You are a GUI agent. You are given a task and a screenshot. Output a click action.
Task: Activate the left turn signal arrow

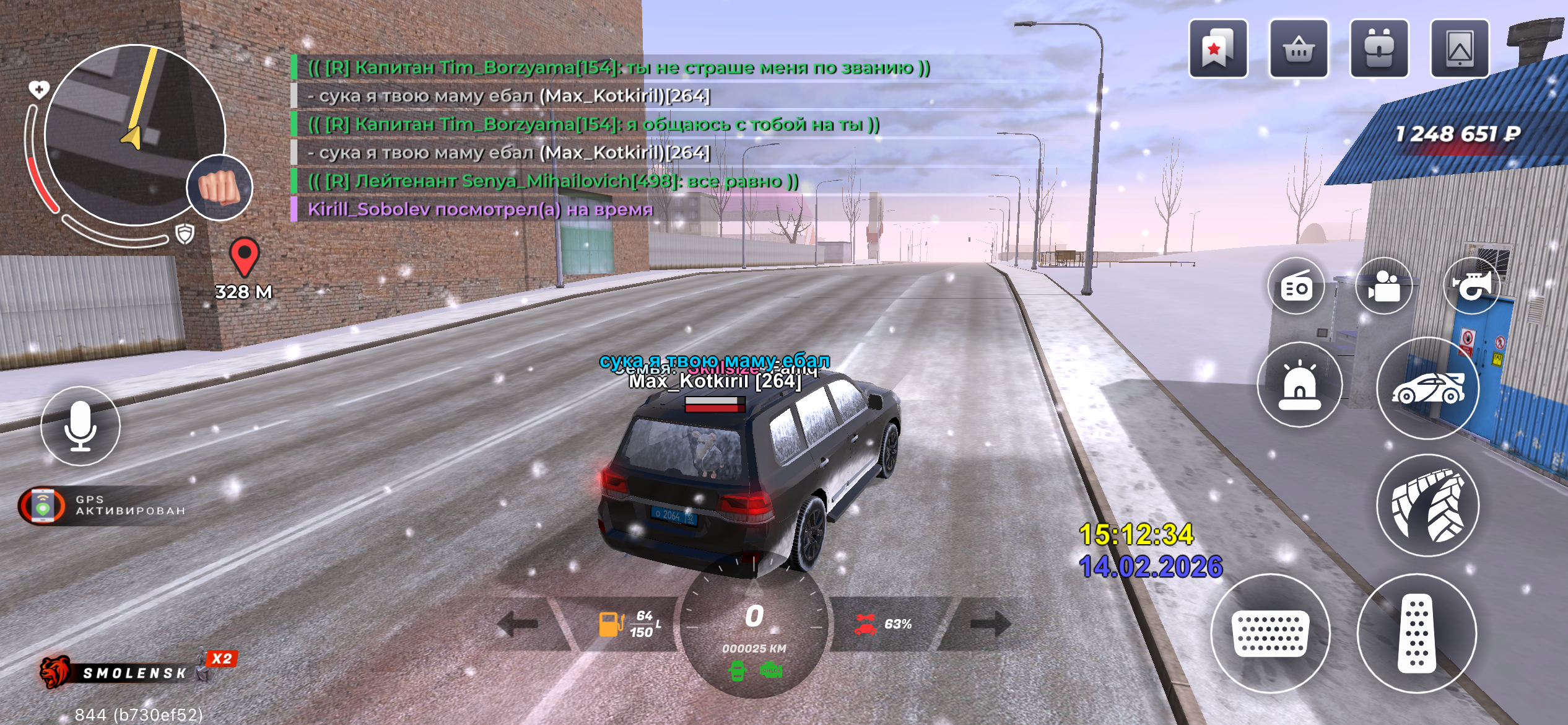click(518, 623)
